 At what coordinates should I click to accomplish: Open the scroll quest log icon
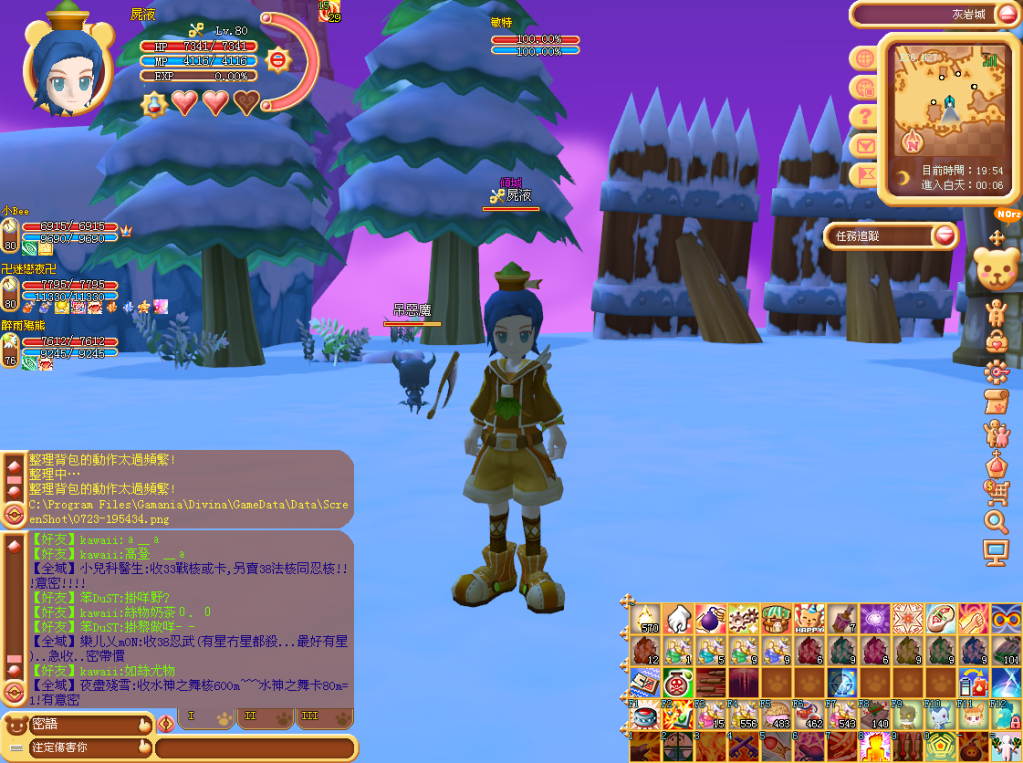click(996, 402)
